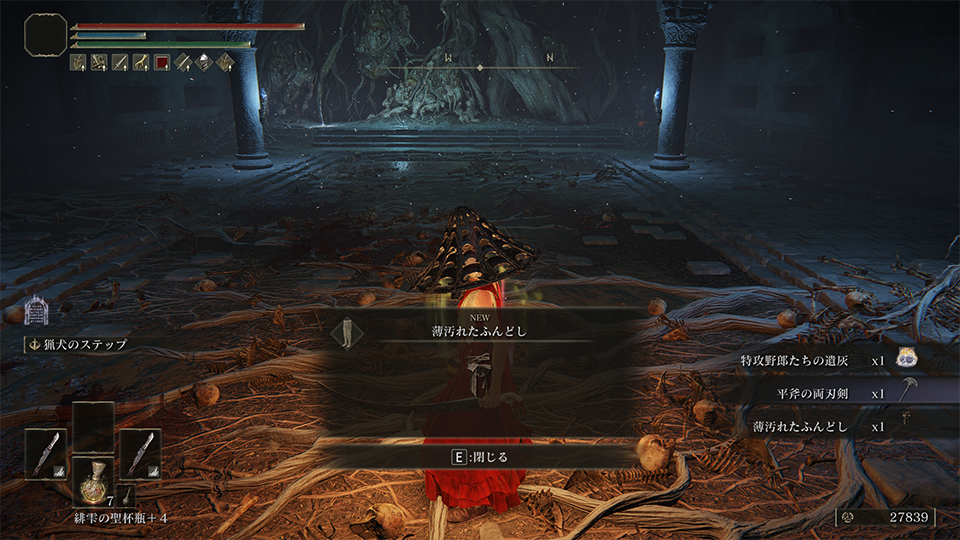Viewport: 960px width, 540px height.
Task: Select the 緋雫の聖杯瓶 flask quick slot
Action: (x=93, y=482)
